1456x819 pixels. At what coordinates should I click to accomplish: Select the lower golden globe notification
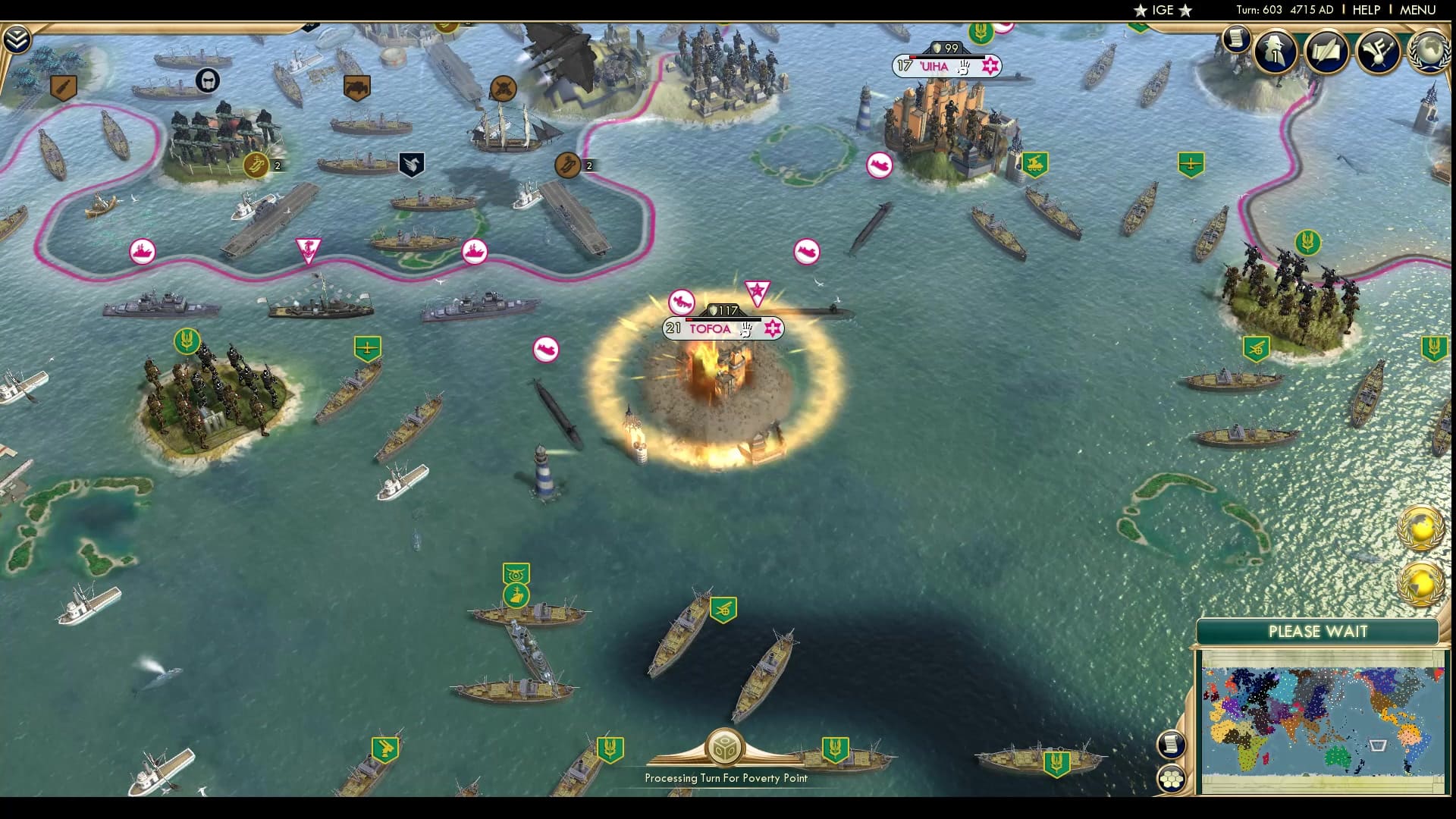(1420, 584)
